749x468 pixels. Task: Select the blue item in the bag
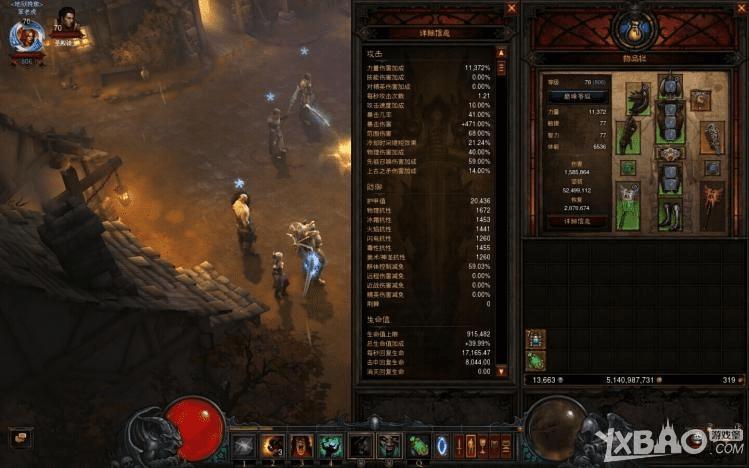tap(535, 338)
